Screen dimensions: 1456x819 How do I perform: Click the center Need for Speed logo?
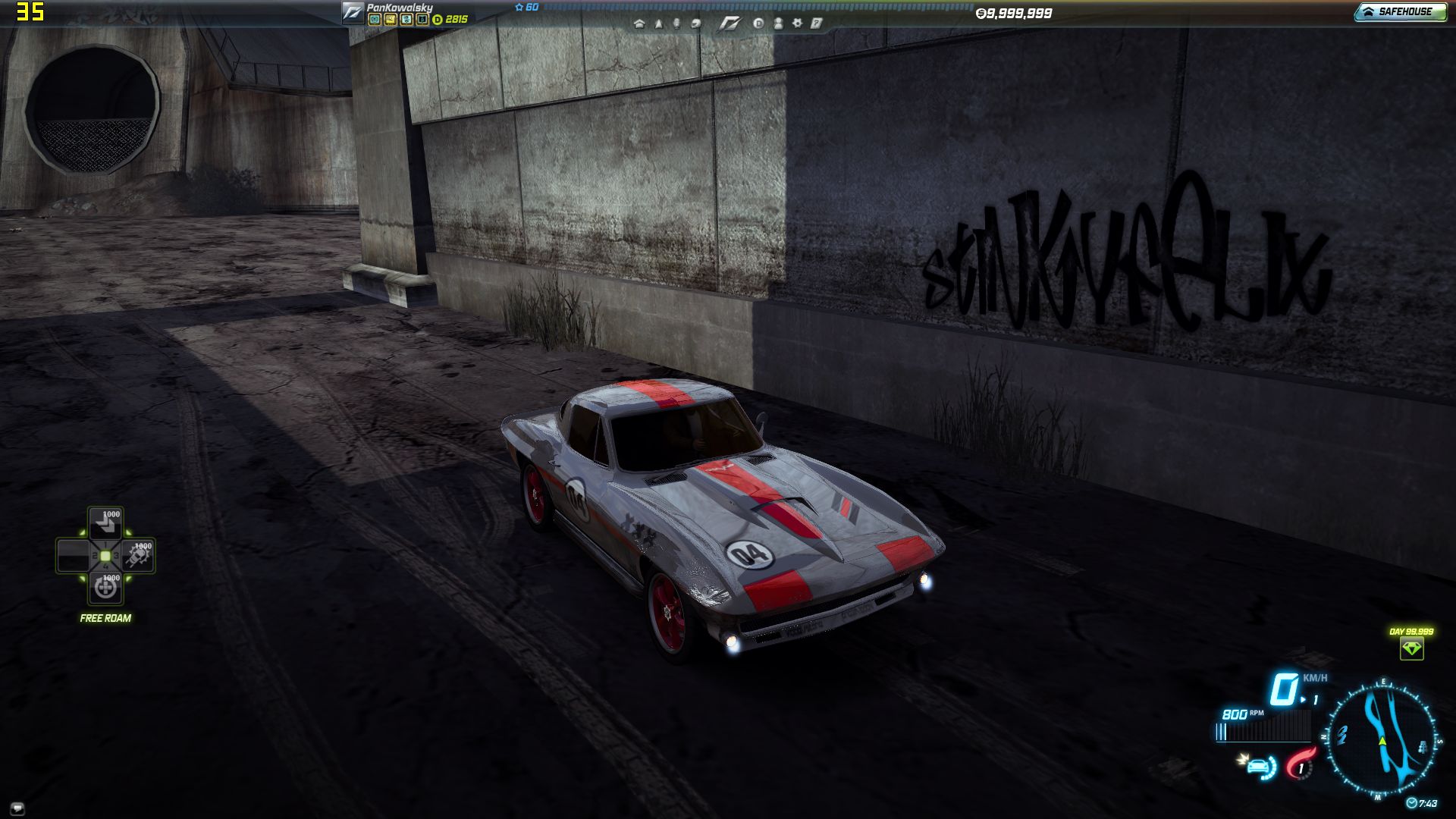(x=729, y=24)
